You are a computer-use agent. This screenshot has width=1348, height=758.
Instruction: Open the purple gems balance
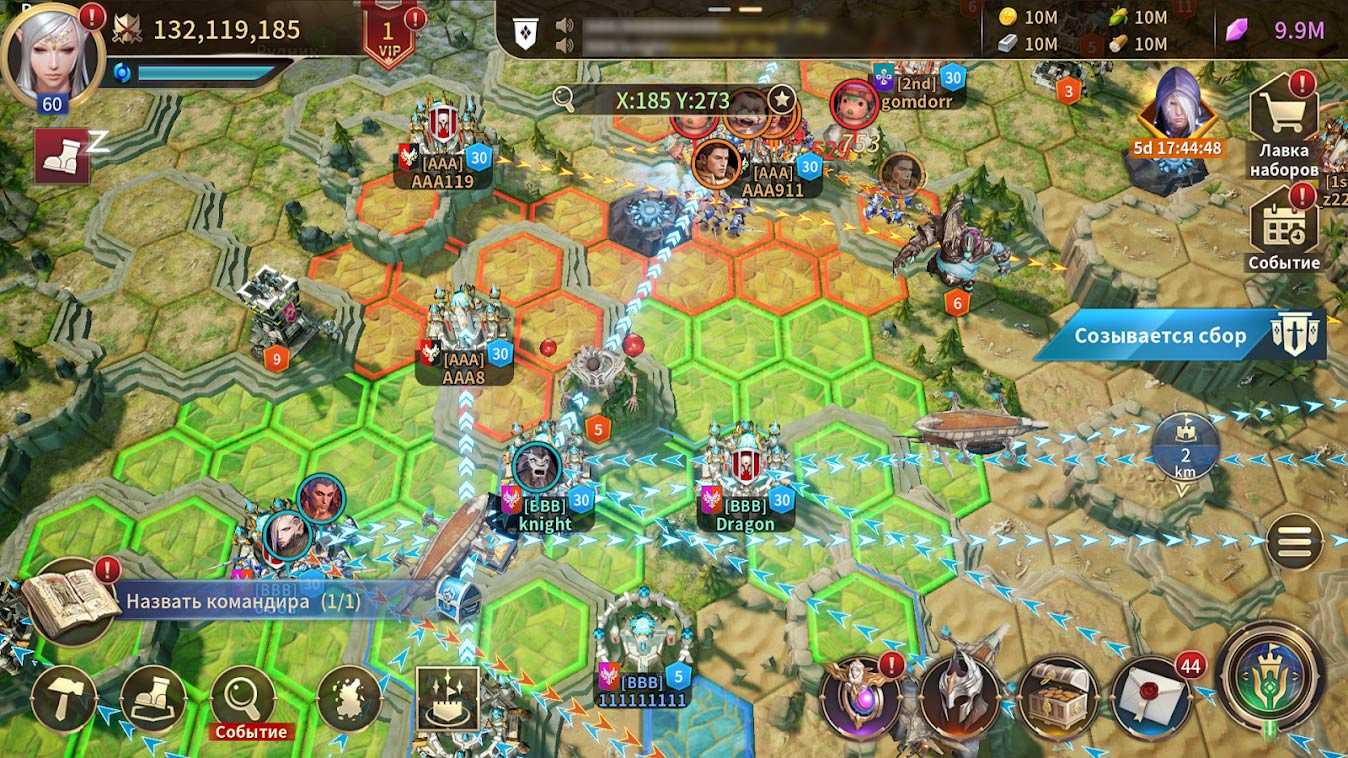[x=1278, y=30]
